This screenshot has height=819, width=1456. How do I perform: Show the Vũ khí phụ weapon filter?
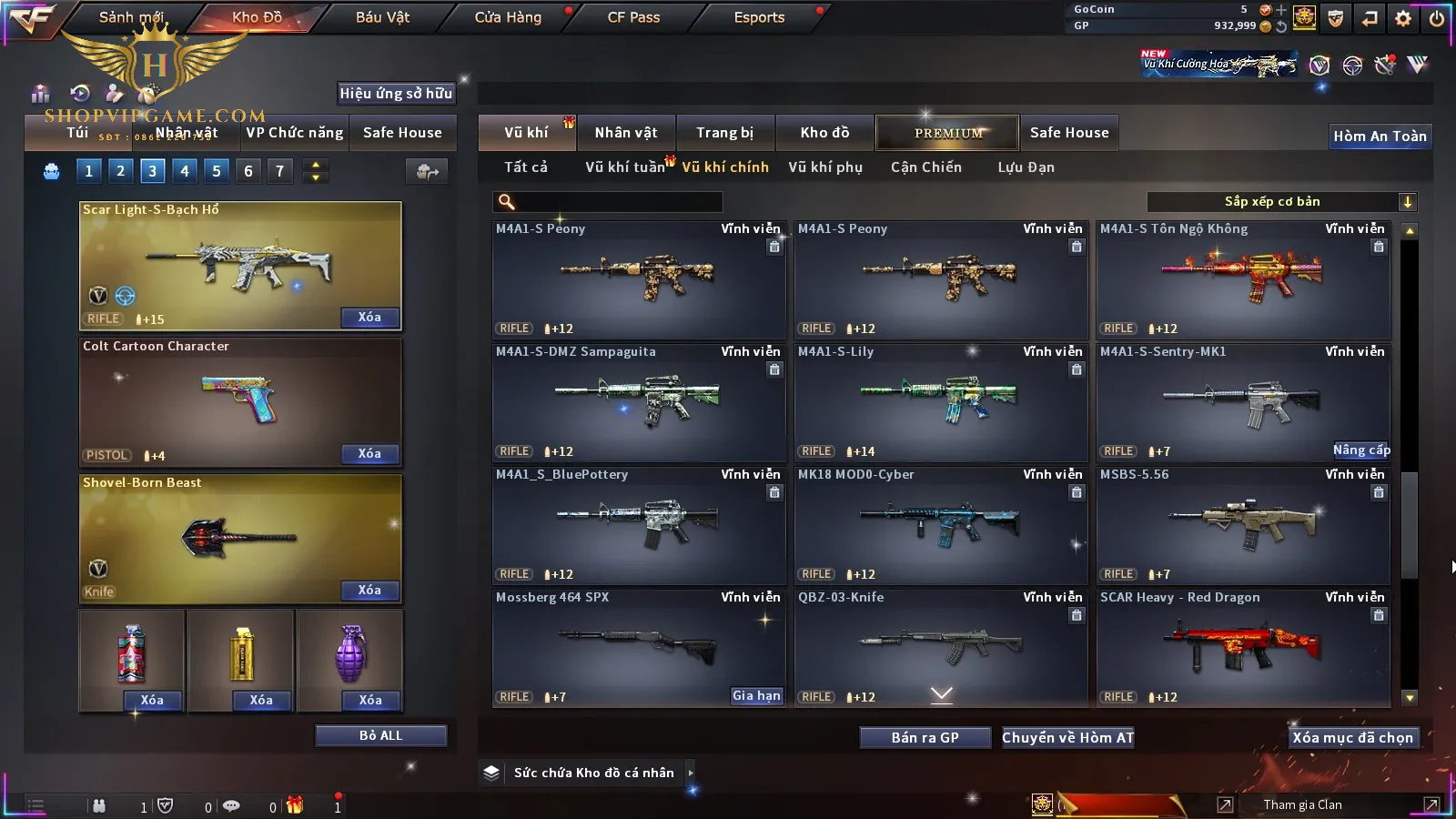point(824,167)
